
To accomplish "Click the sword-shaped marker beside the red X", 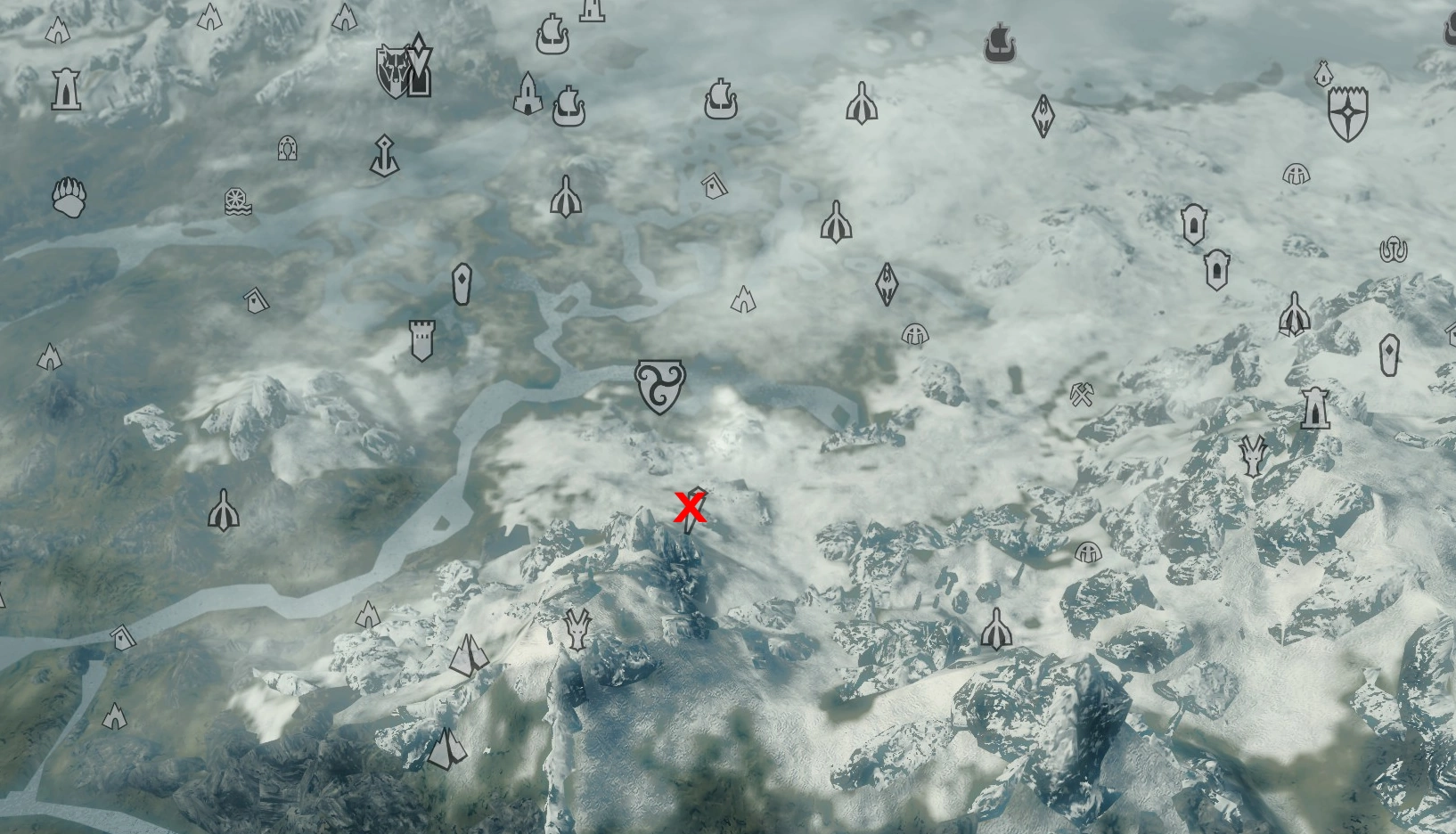I will pos(699,521).
